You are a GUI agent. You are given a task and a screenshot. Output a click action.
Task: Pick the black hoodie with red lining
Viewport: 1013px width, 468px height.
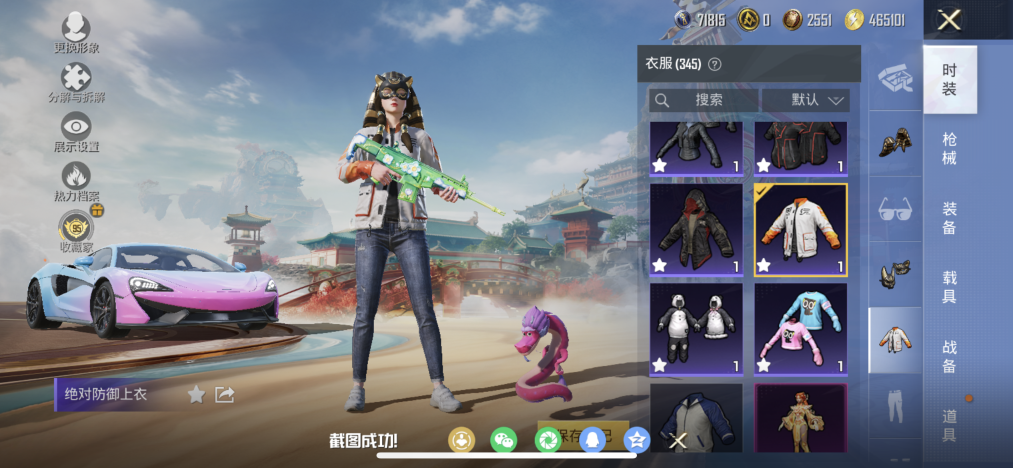coord(696,229)
